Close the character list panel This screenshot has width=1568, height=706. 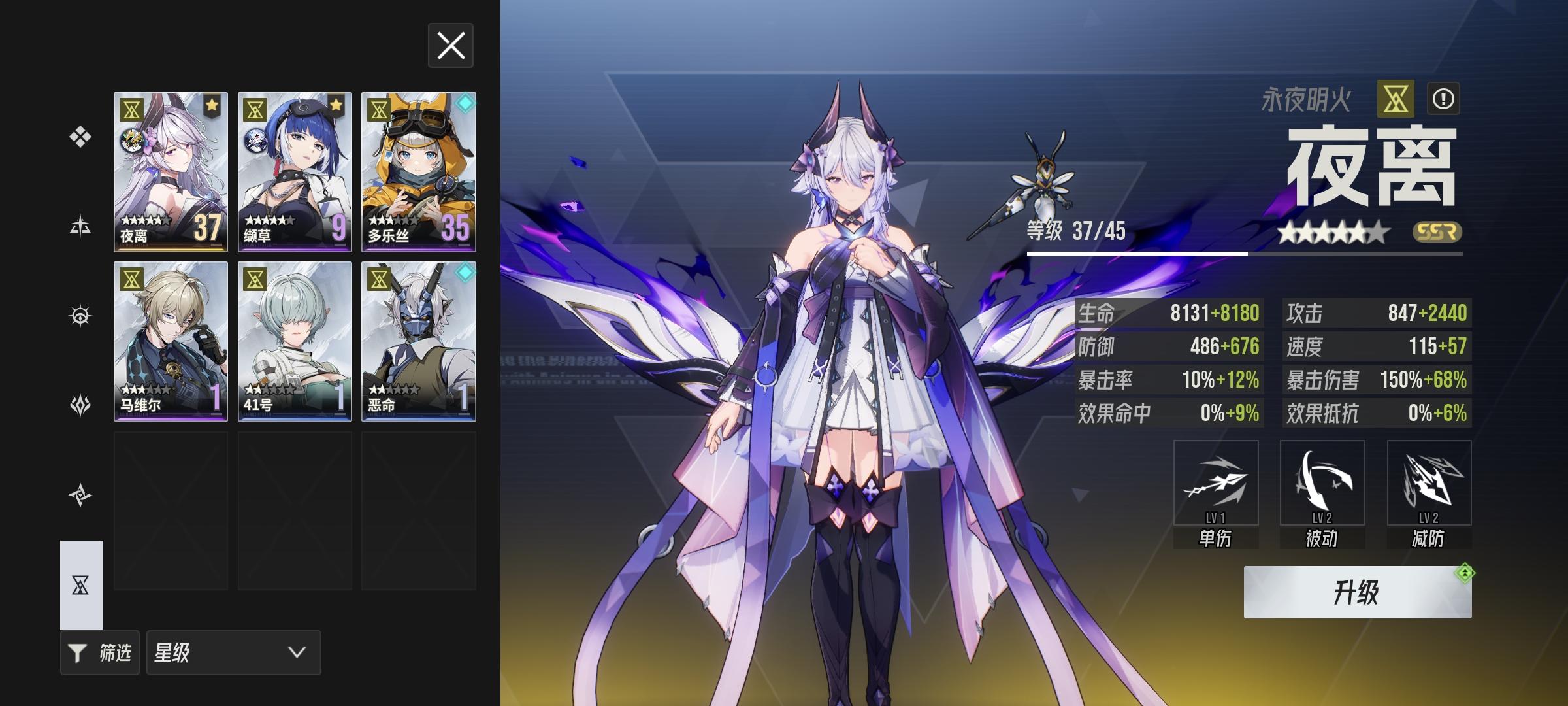tap(450, 46)
